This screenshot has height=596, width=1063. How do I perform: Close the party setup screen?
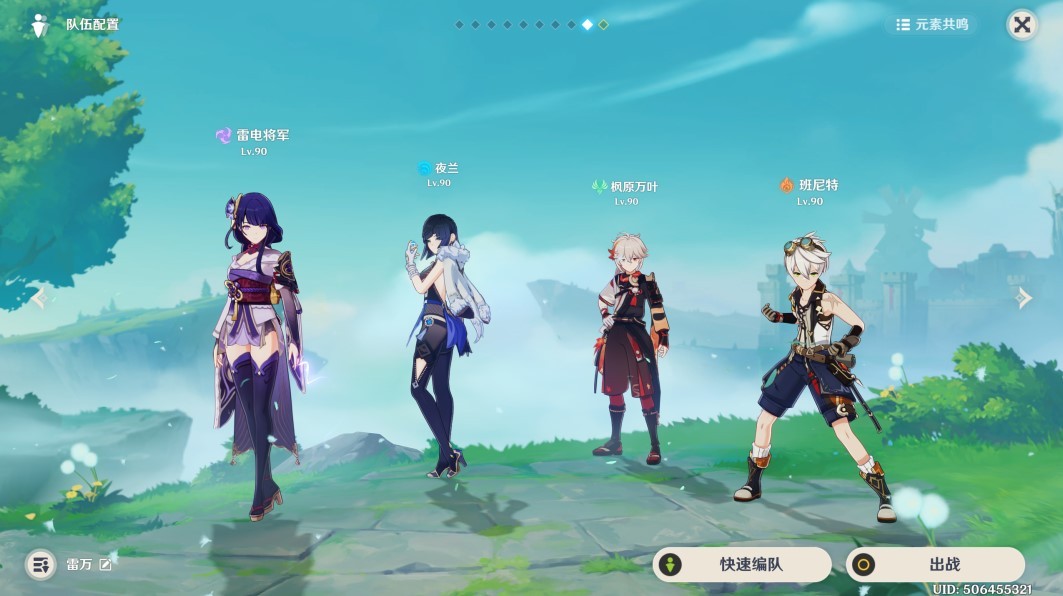click(x=1021, y=25)
